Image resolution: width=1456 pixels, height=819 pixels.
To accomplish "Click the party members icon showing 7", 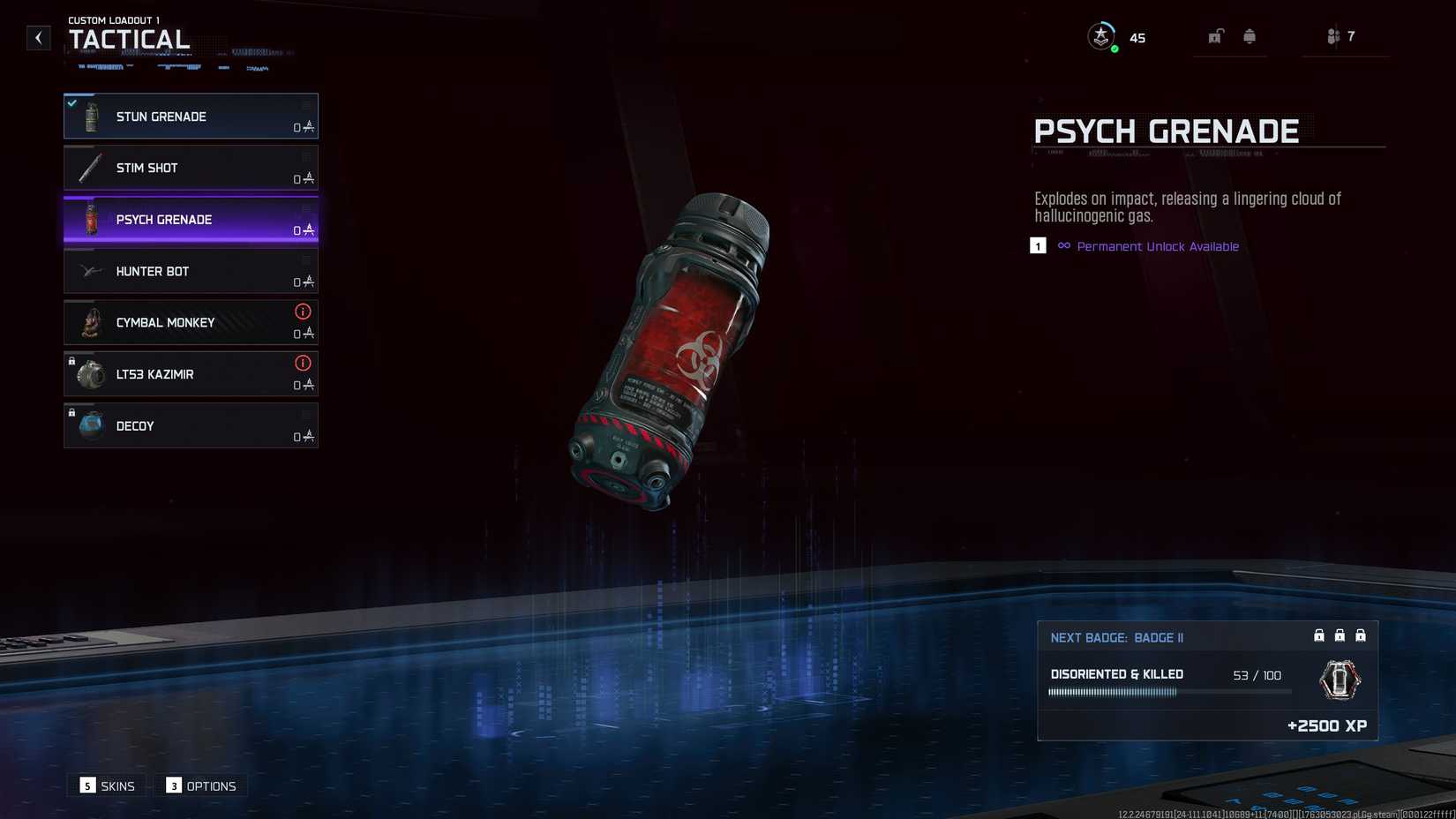I will pos(1334,36).
